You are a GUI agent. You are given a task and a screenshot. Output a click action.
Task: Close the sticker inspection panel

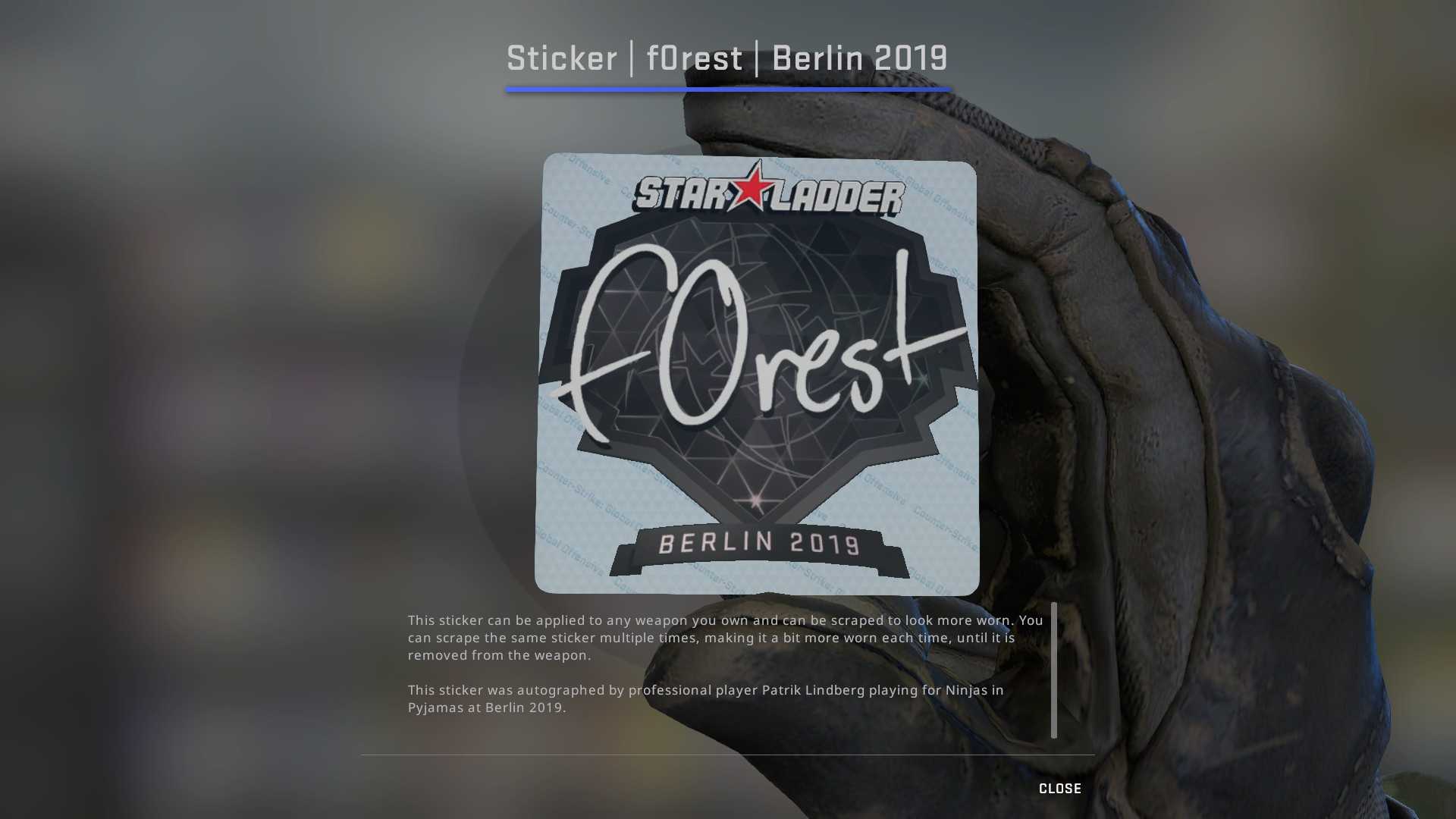[1059, 789]
